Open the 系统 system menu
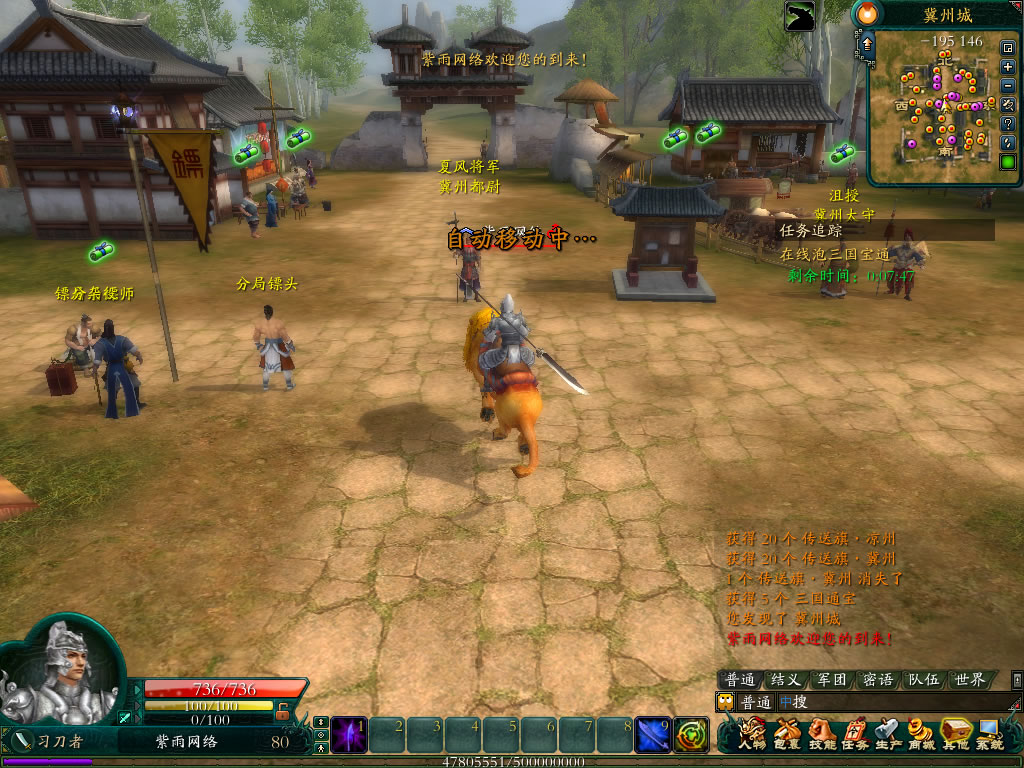Image resolution: width=1024 pixels, height=768 pixels. tap(990, 735)
